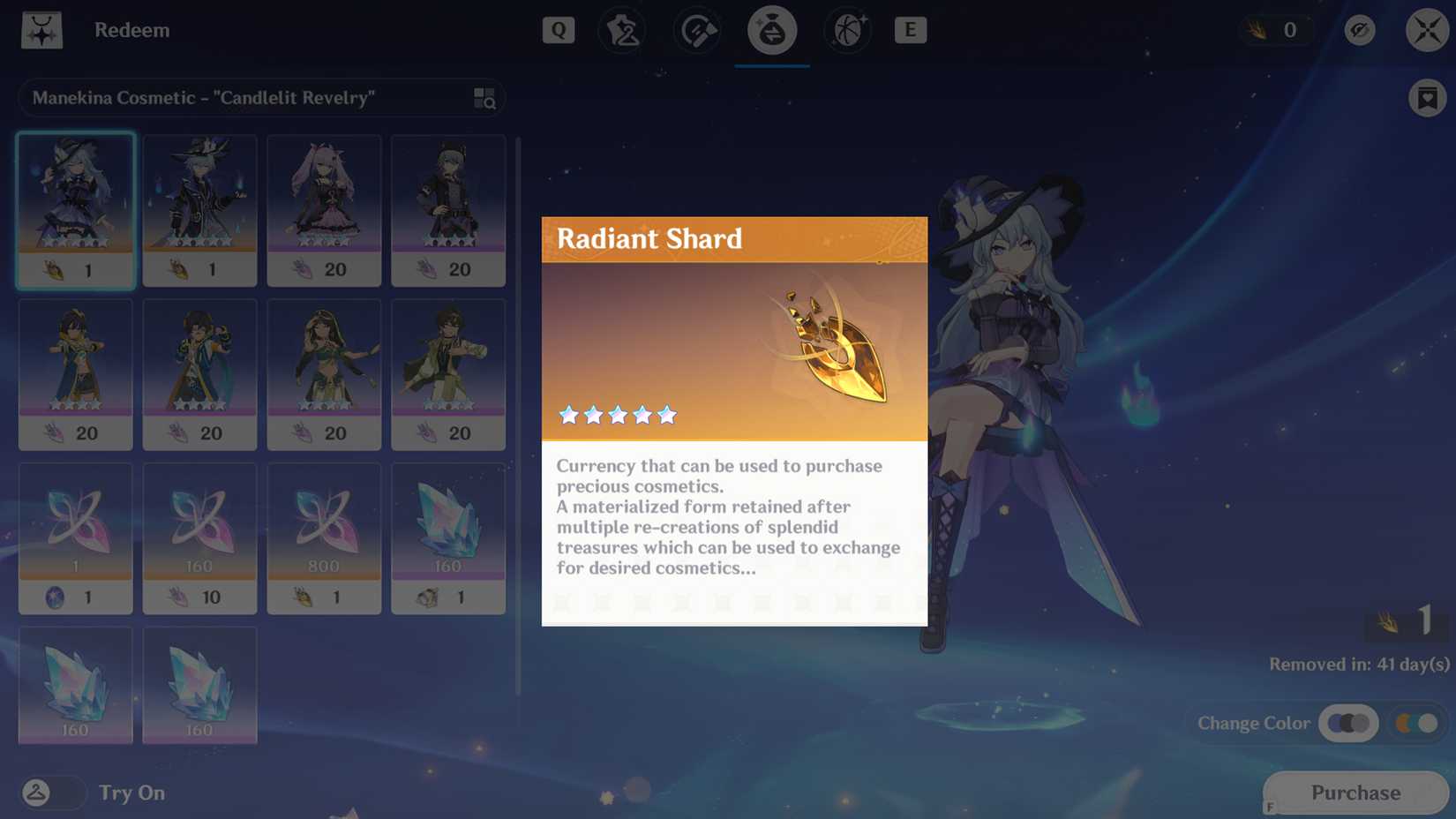Hide the UI with the eye icon
Screen dimensions: 1456x819
click(1360, 29)
